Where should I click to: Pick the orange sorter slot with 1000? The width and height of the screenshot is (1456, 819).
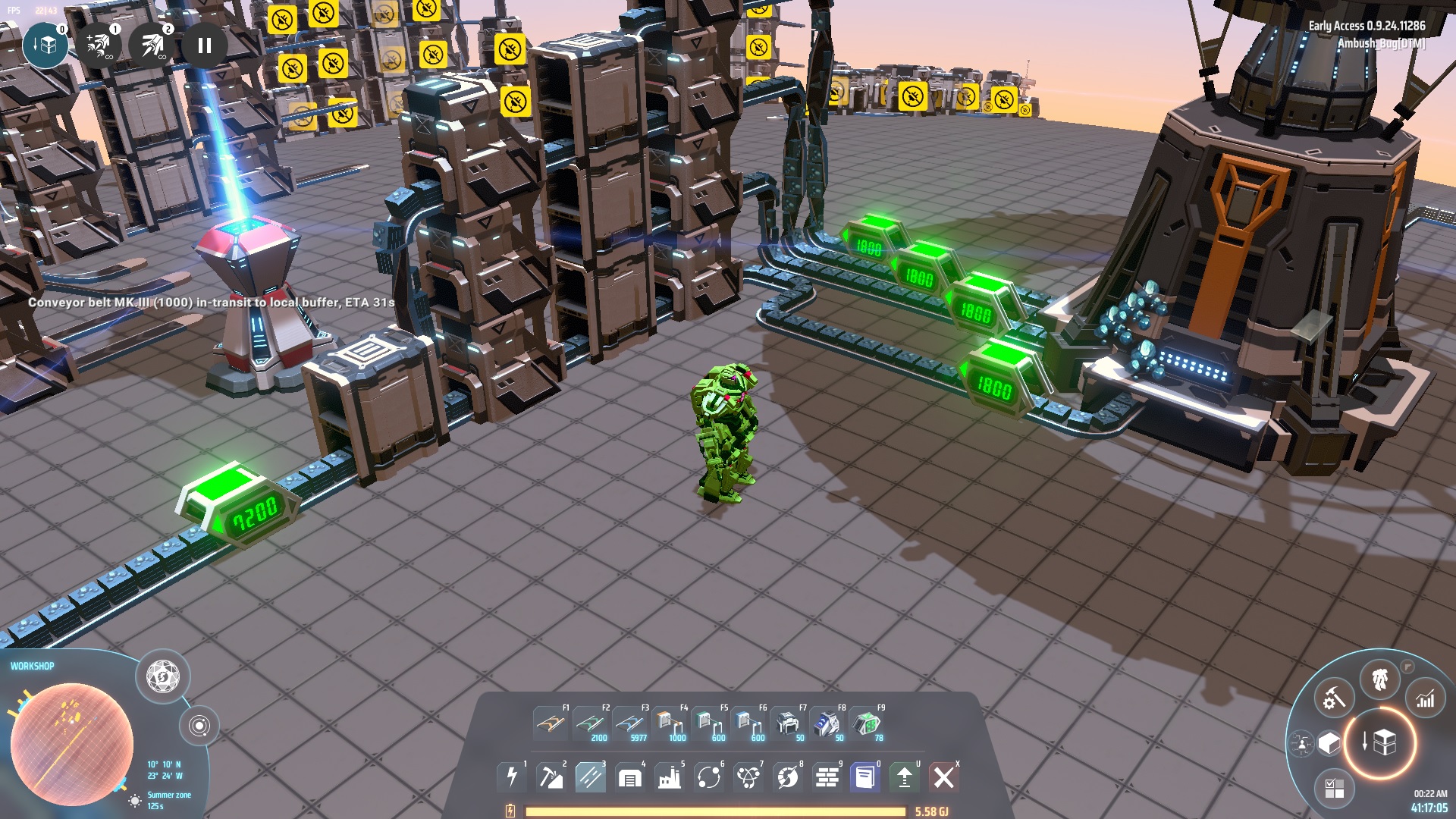(669, 723)
